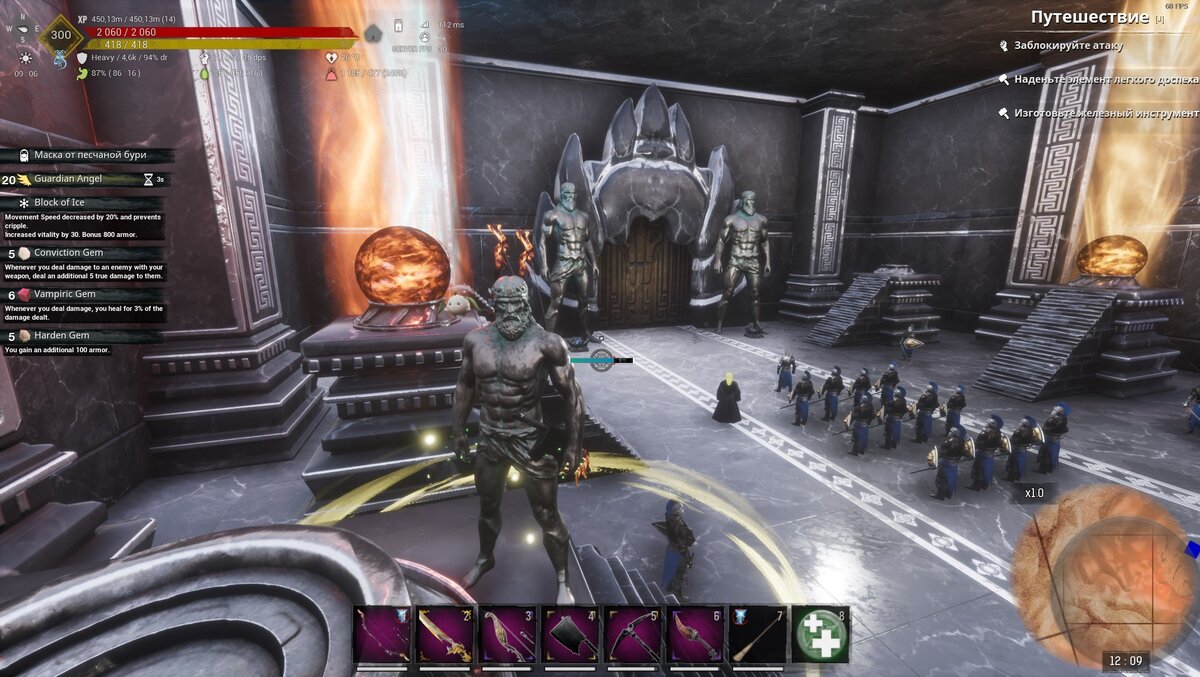Choose the broom in hotbar slot 7
1200x677 pixels.
pyautogui.click(x=758, y=634)
